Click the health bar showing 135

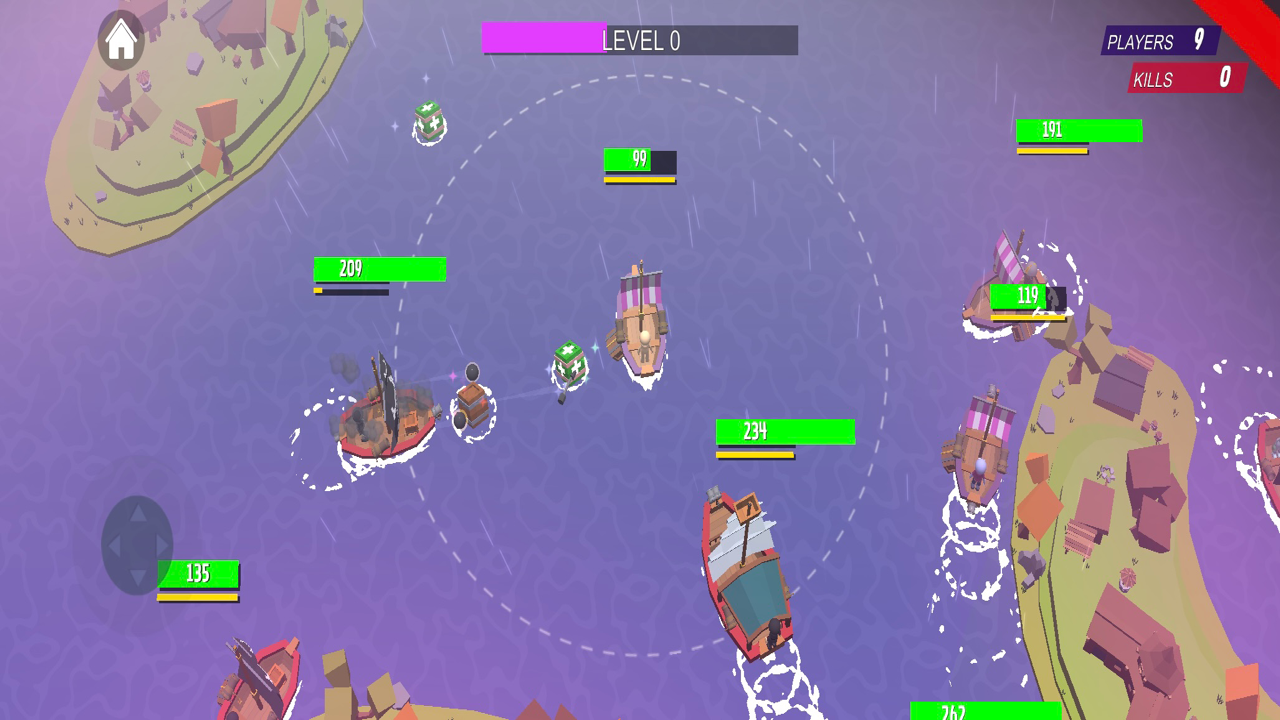[197, 574]
